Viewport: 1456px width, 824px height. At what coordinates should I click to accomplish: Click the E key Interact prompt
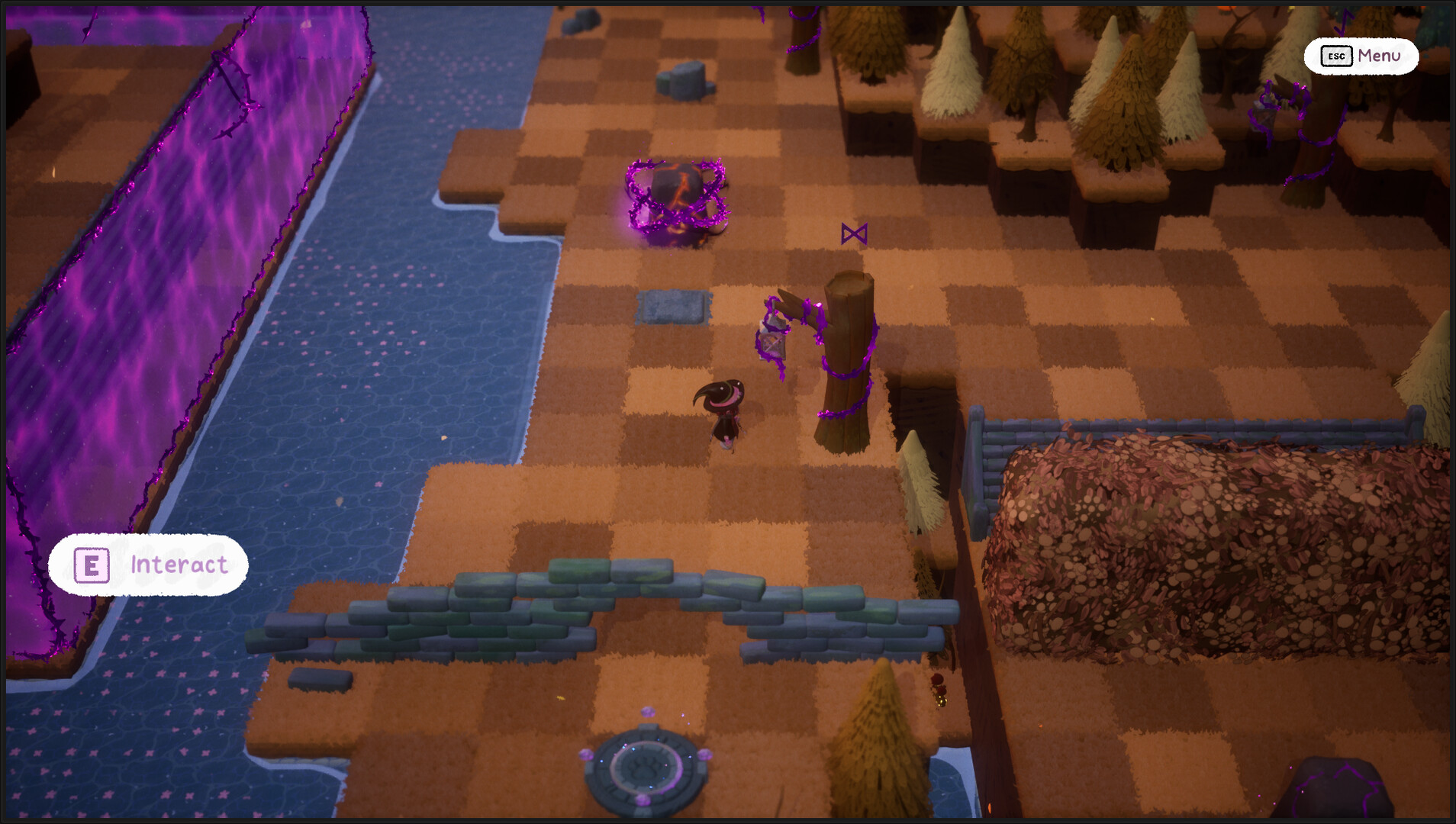[92, 565]
